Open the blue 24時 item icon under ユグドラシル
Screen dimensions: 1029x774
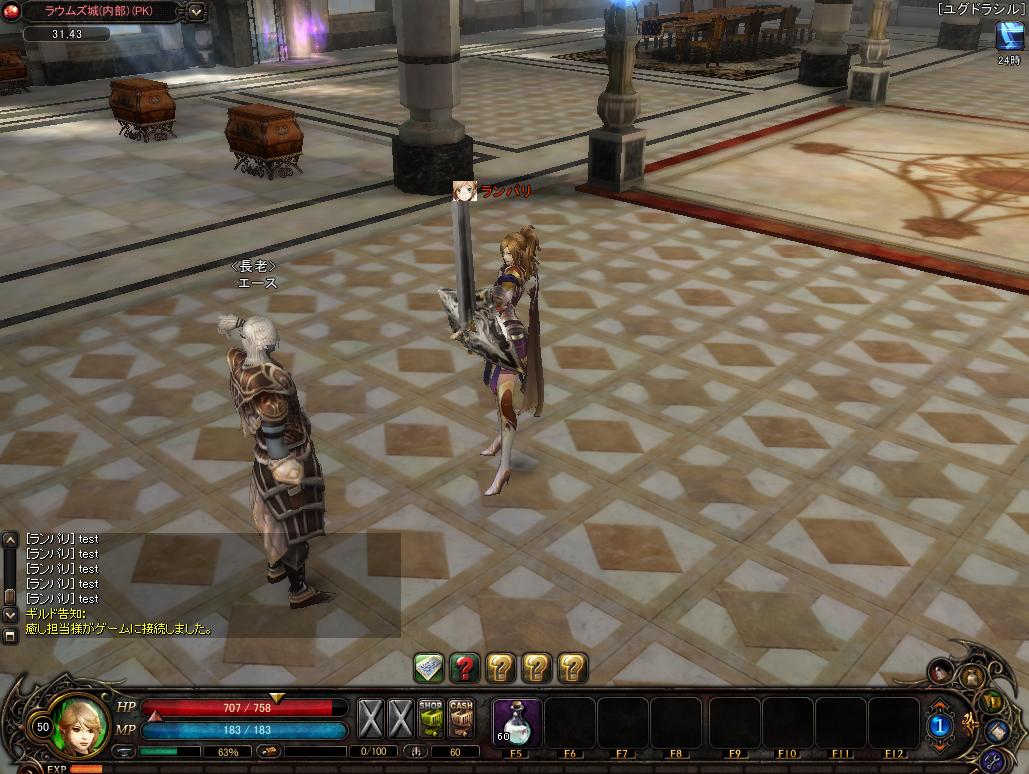click(1008, 36)
